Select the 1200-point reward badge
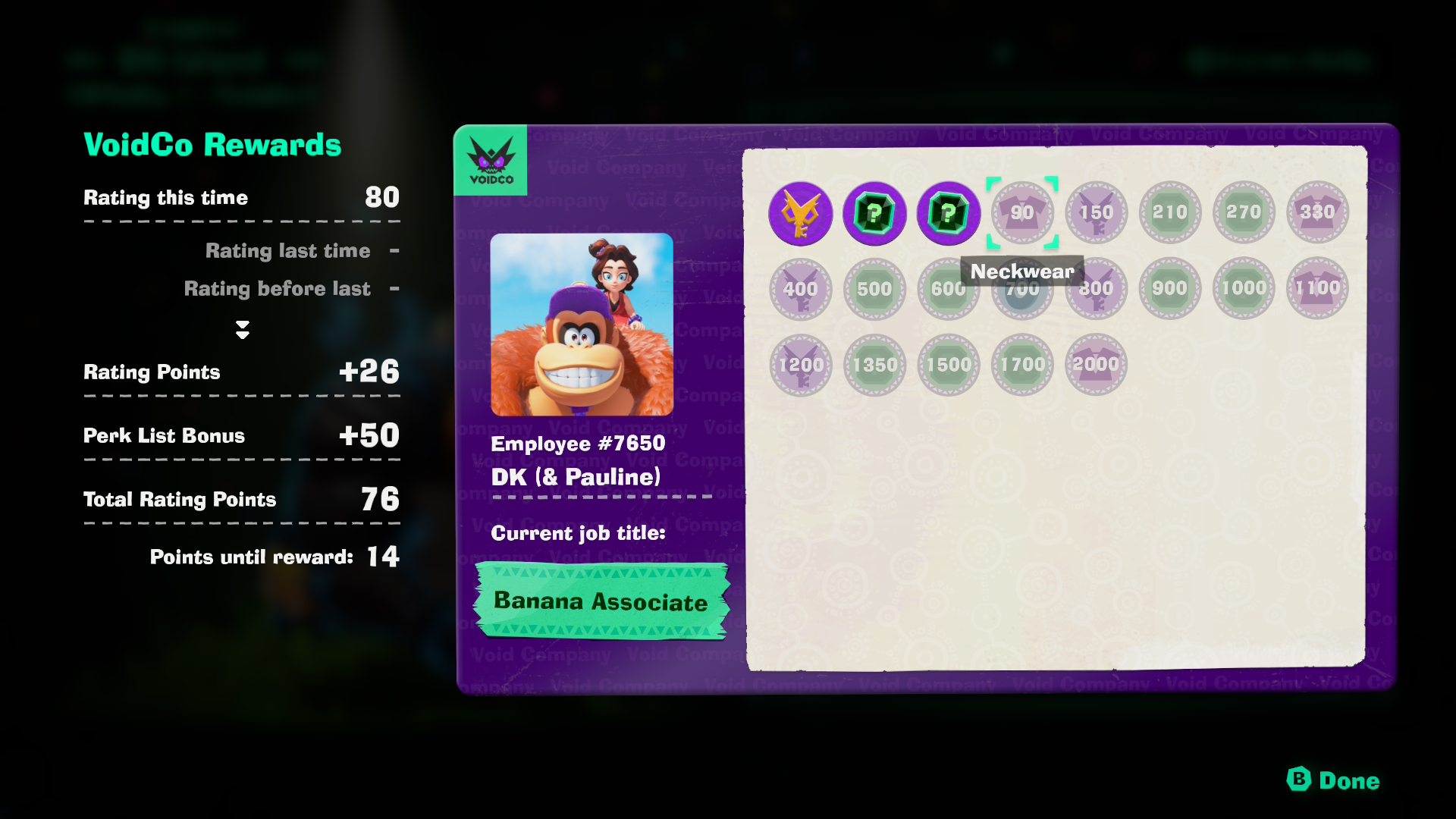This screenshot has width=1456, height=819. point(800,365)
